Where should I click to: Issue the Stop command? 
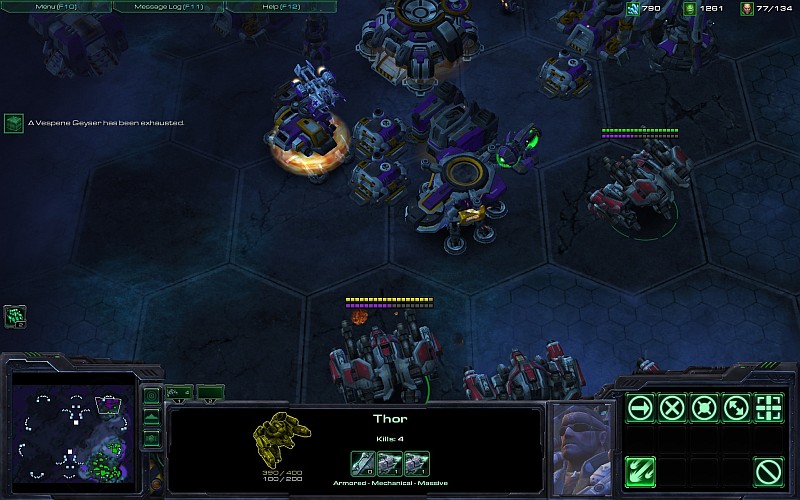coord(672,408)
